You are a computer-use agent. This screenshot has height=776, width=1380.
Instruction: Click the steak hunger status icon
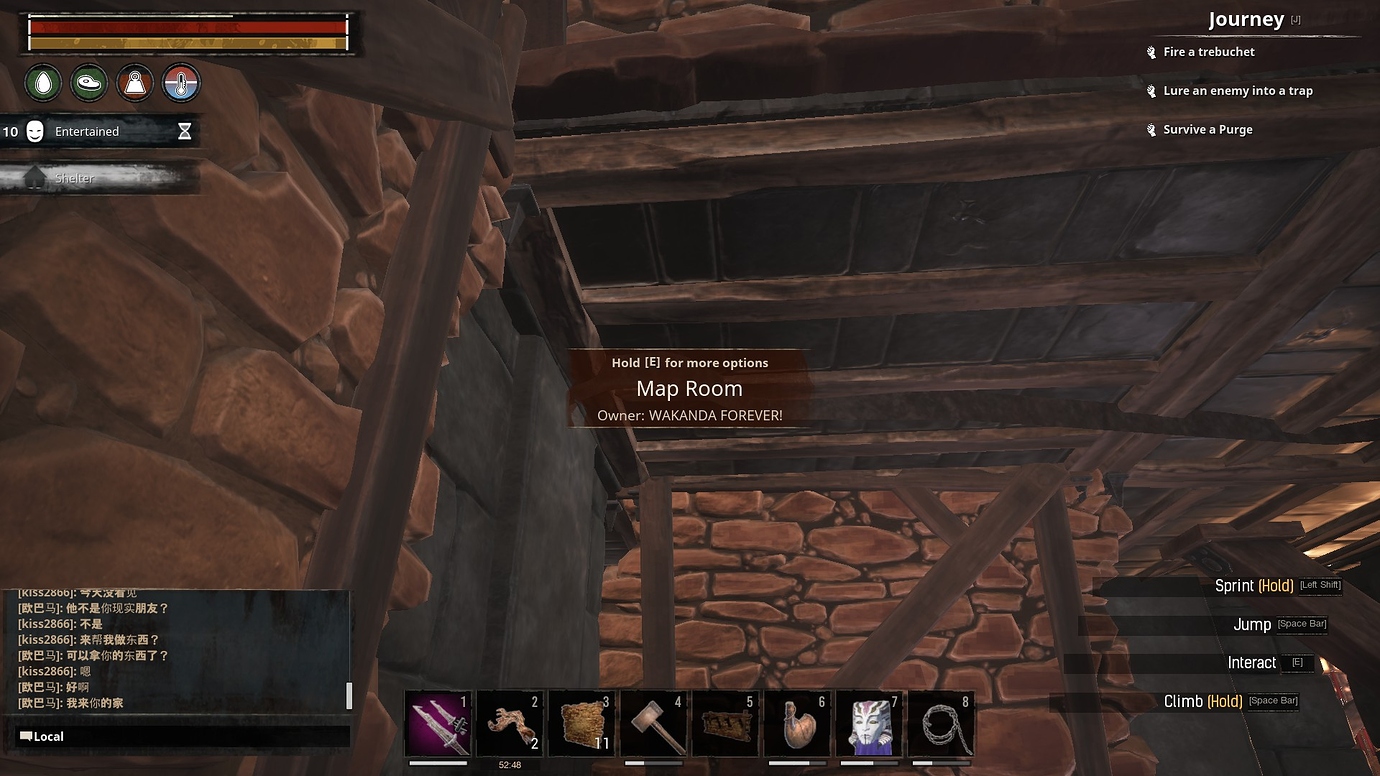88,83
